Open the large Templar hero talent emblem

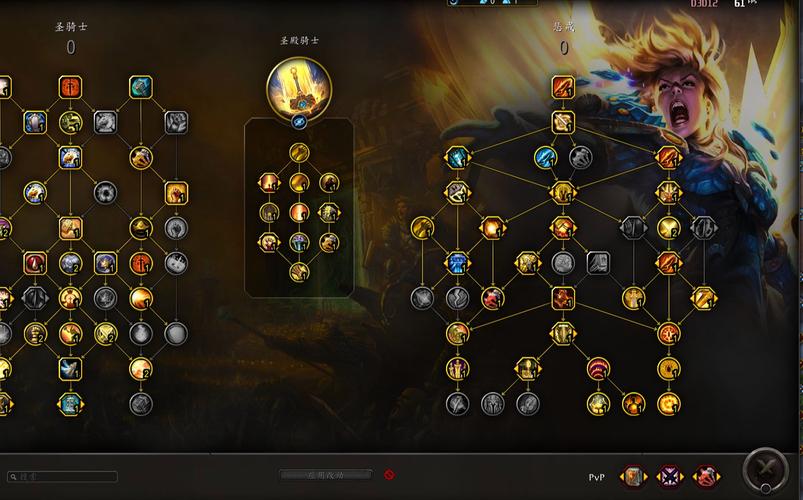tap(299, 86)
